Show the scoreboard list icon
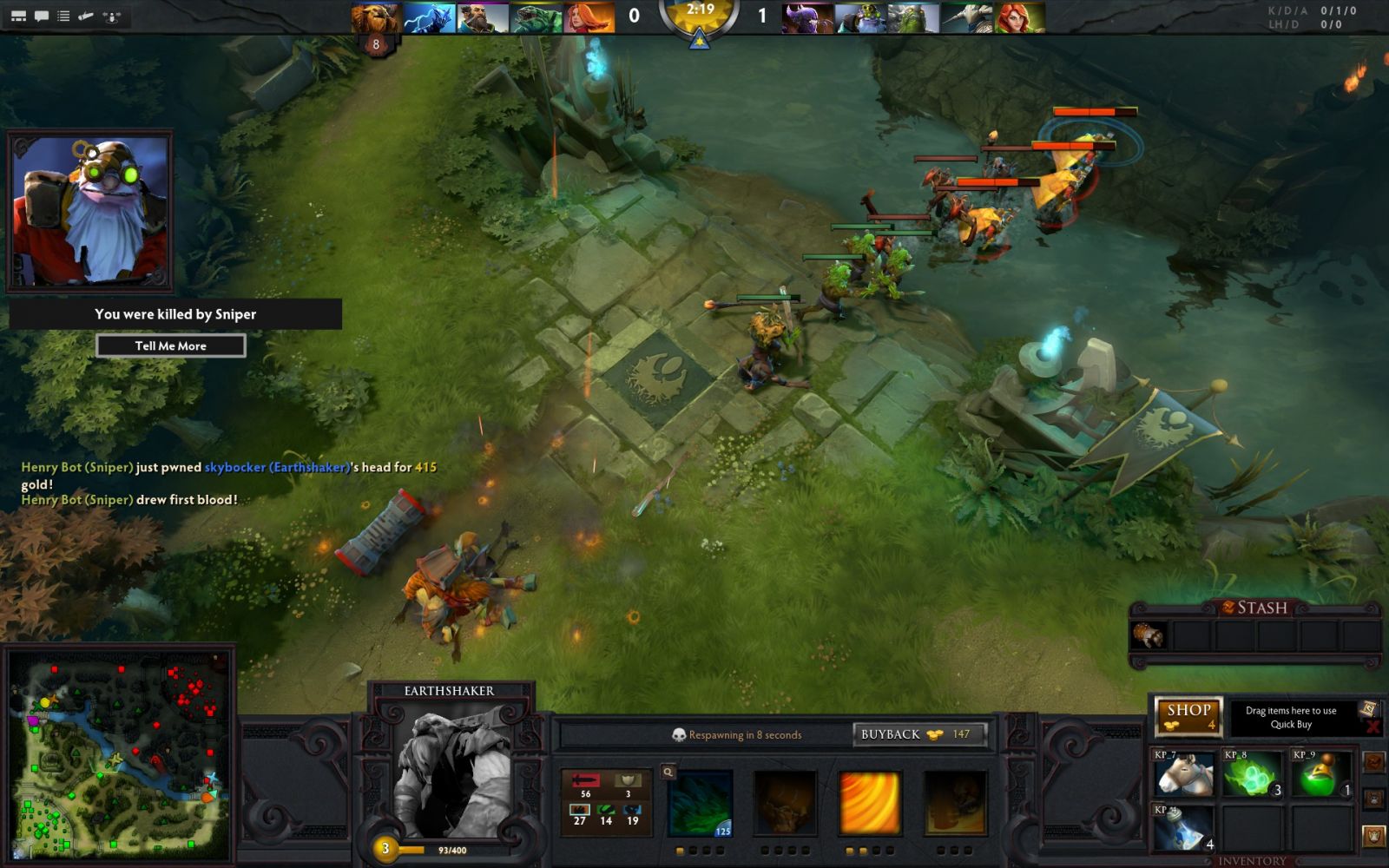The image size is (1389, 868). click(63, 16)
